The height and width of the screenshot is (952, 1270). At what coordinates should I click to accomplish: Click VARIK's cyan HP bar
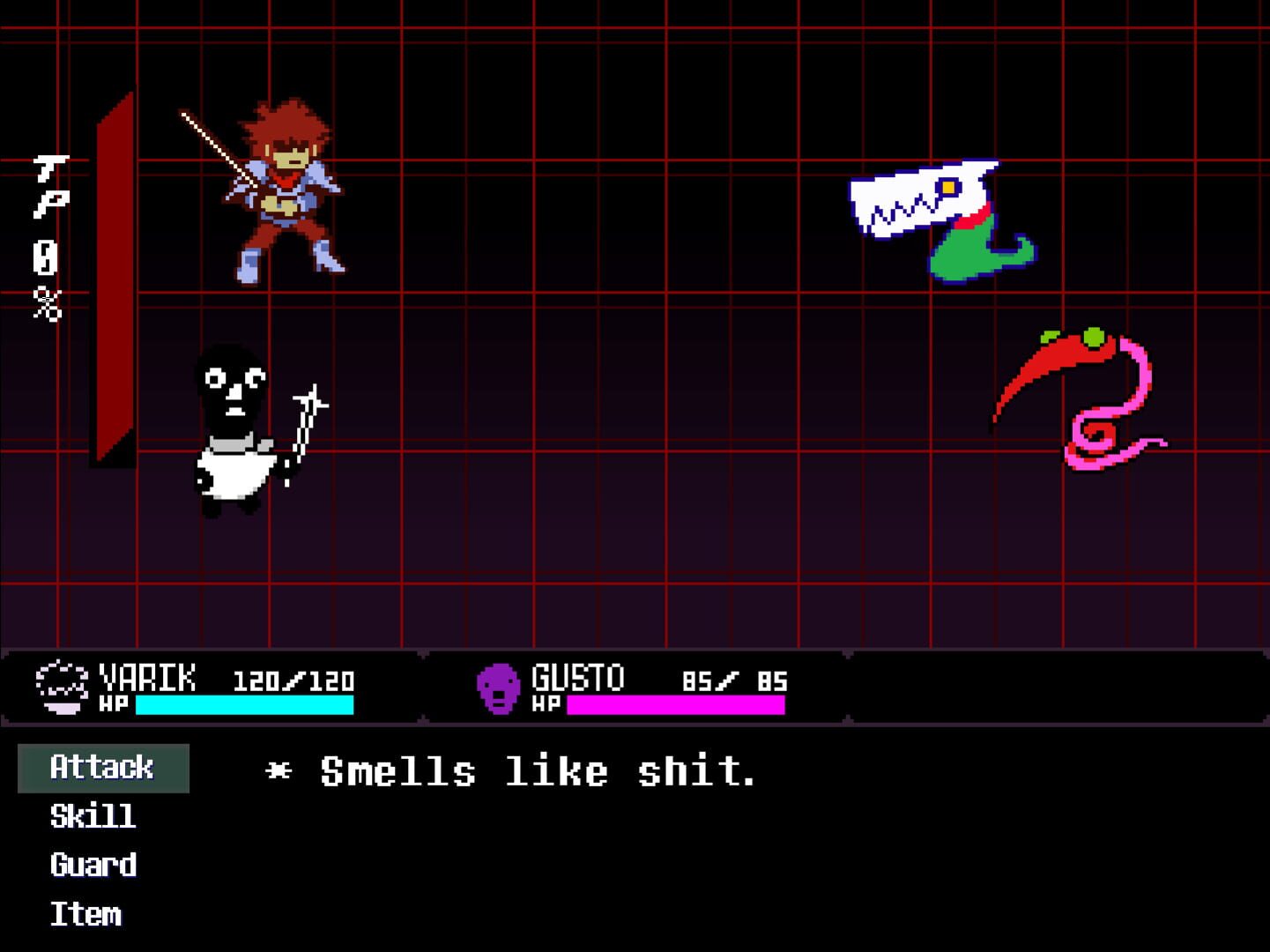click(x=245, y=704)
